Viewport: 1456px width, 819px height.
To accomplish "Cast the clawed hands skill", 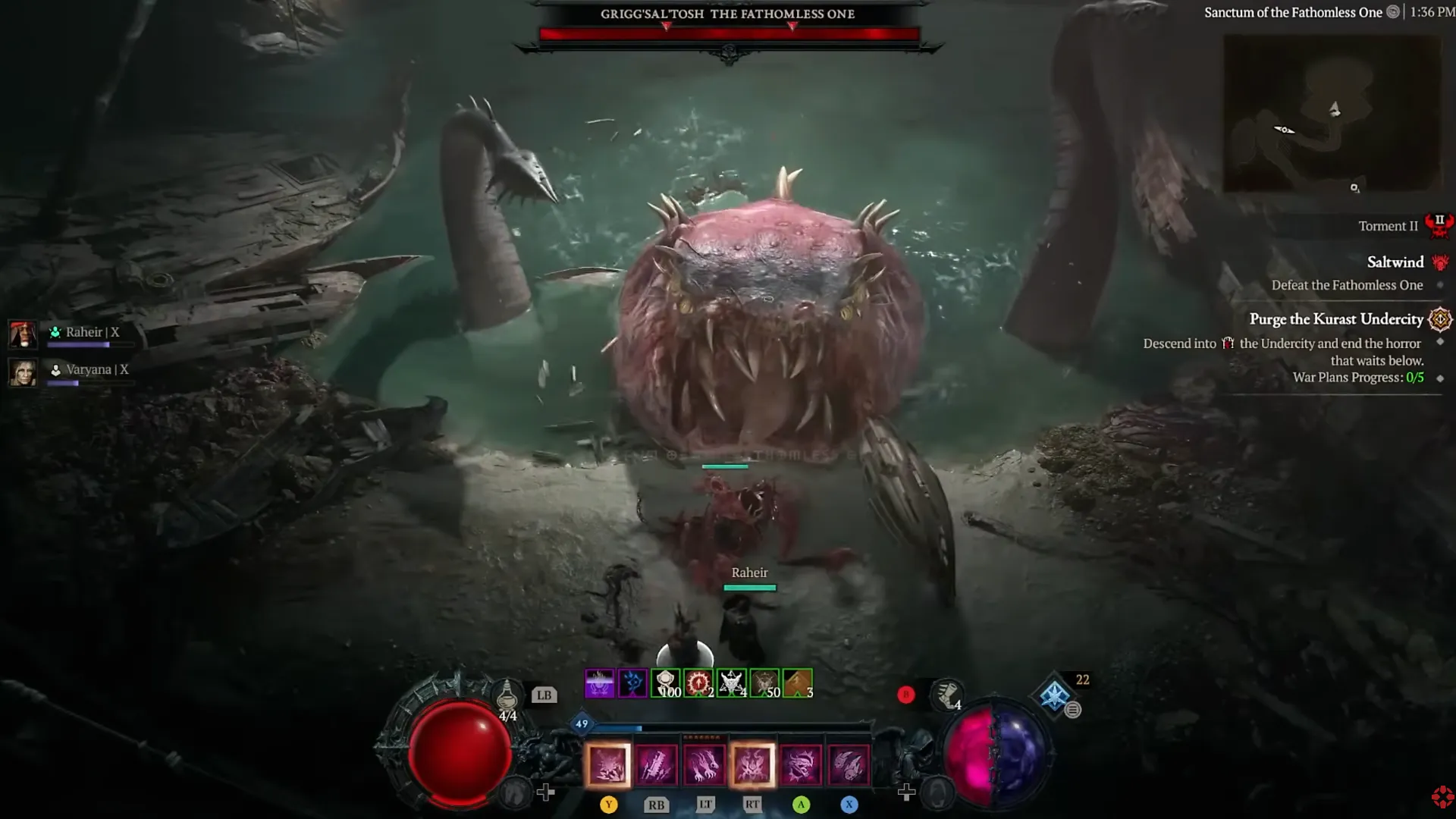I will click(x=704, y=764).
